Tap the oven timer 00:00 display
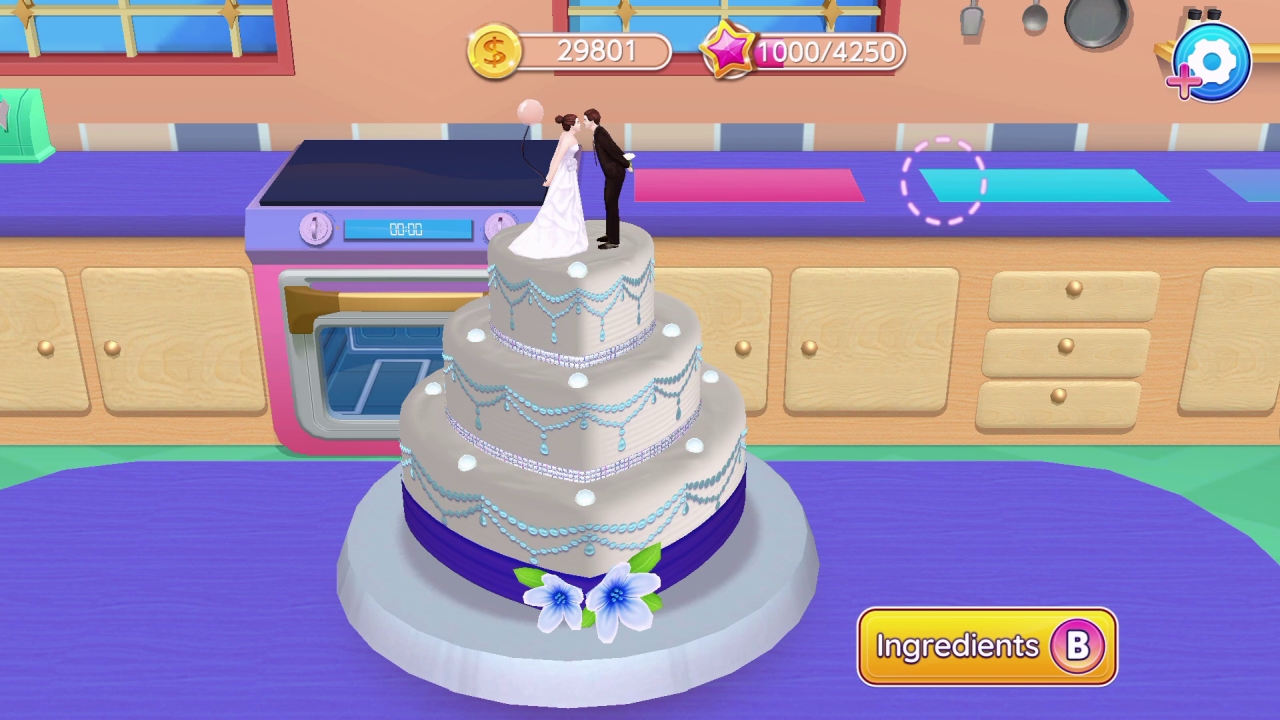 (x=407, y=228)
